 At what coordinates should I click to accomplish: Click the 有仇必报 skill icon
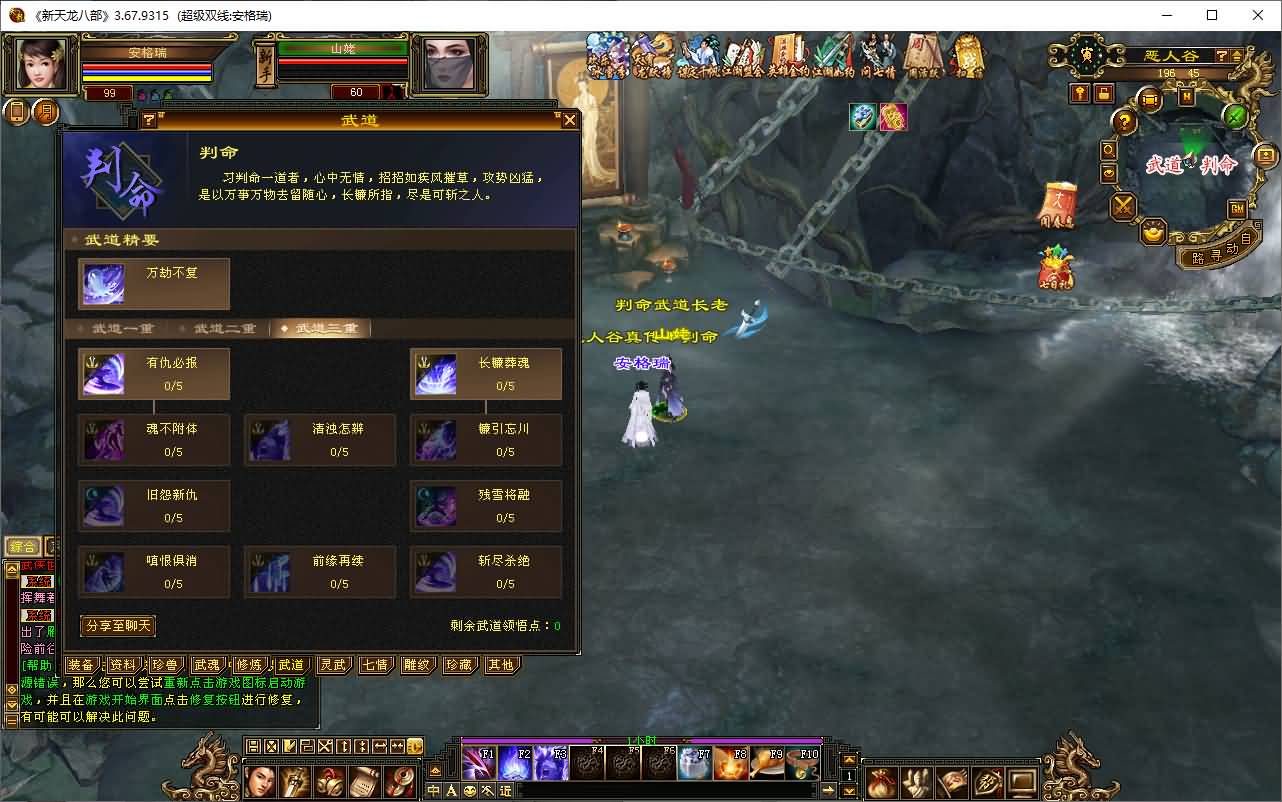pos(105,373)
